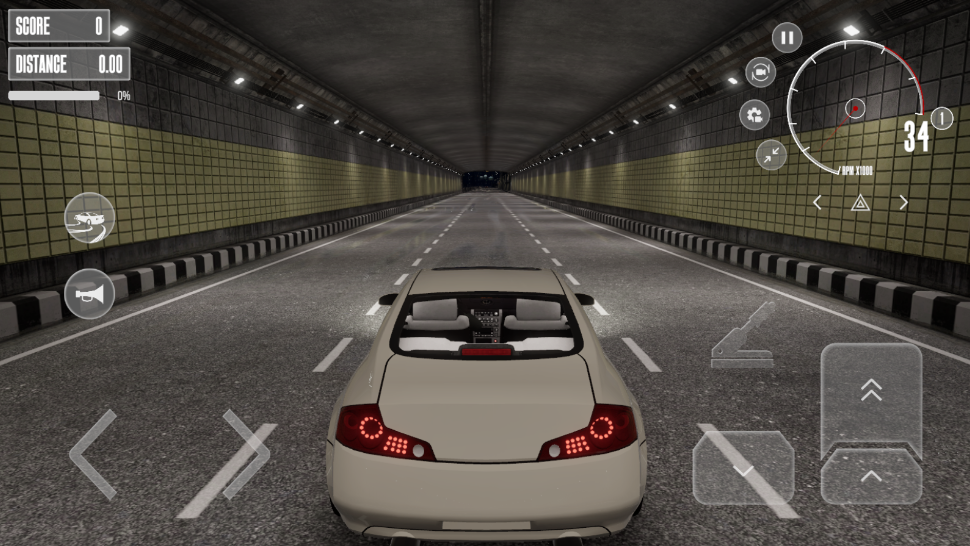Tap the car on winding road icon
This screenshot has height=546, width=970.
pos(89,217)
